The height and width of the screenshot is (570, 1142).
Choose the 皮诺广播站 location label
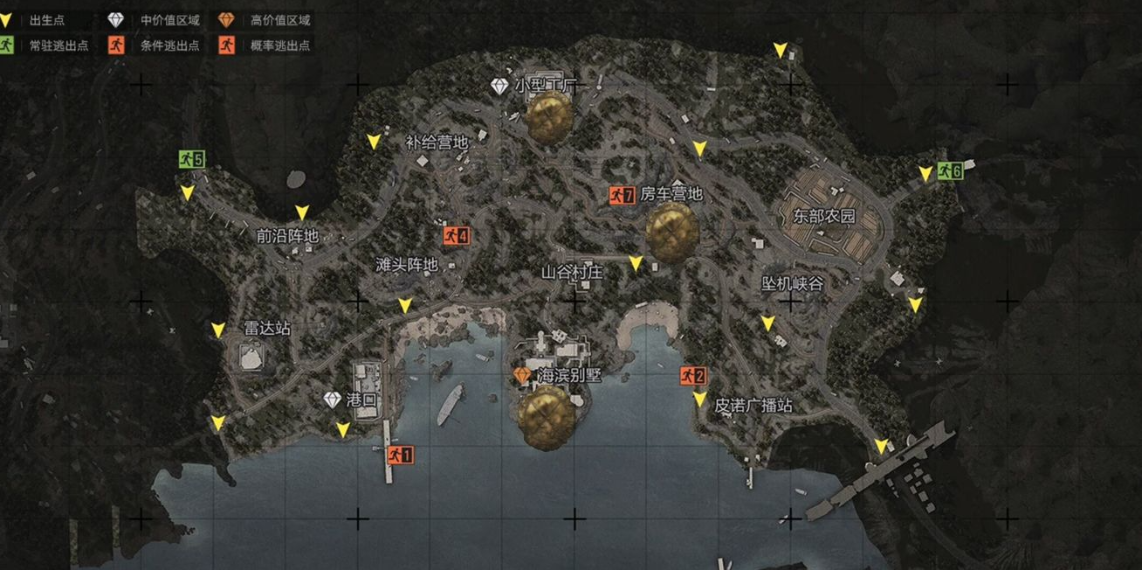pyautogui.click(x=753, y=406)
